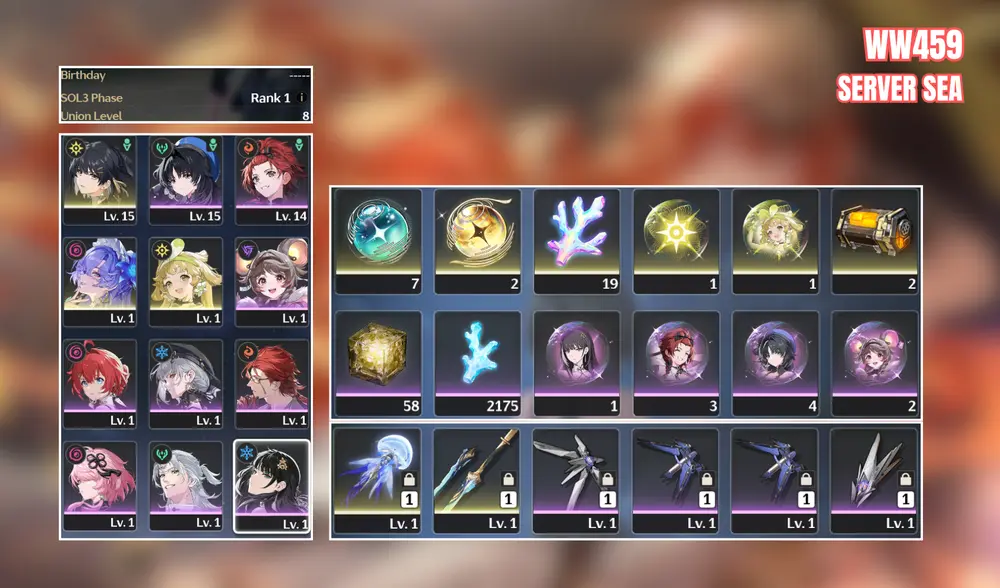Select the golden supply chest item
Viewport: 1000px width, 588px height.
pyautogui.click(x=875, y=240)
